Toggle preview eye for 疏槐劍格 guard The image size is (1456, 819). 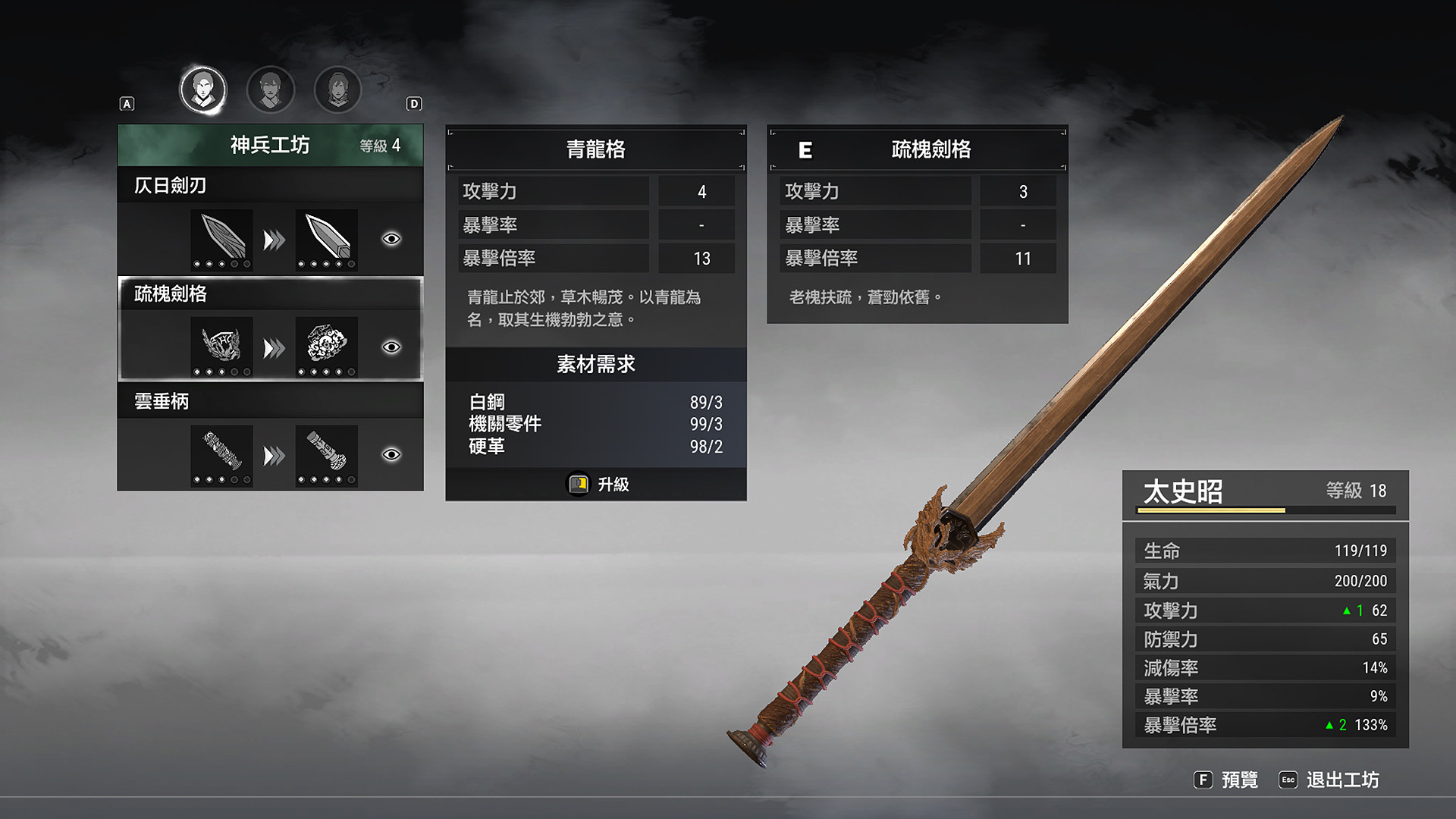[x=391, y=346]
